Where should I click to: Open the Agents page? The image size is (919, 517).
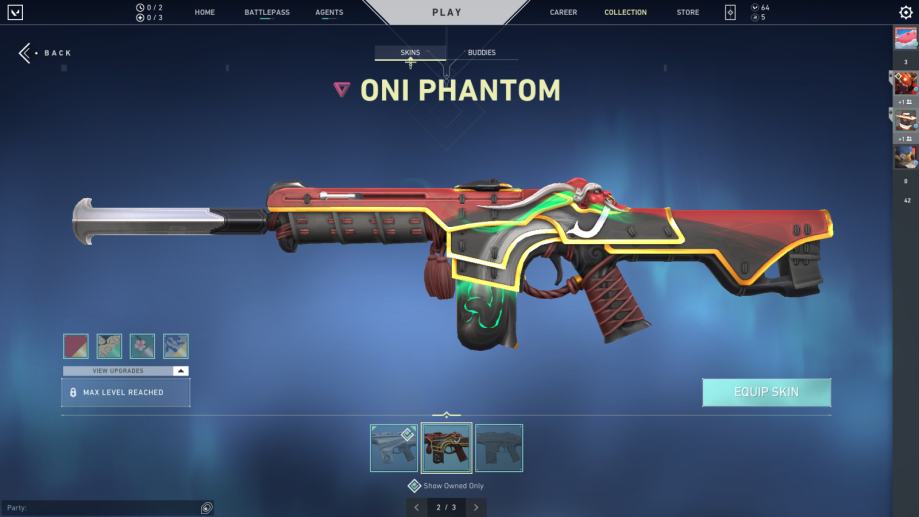tap(329, 13)
